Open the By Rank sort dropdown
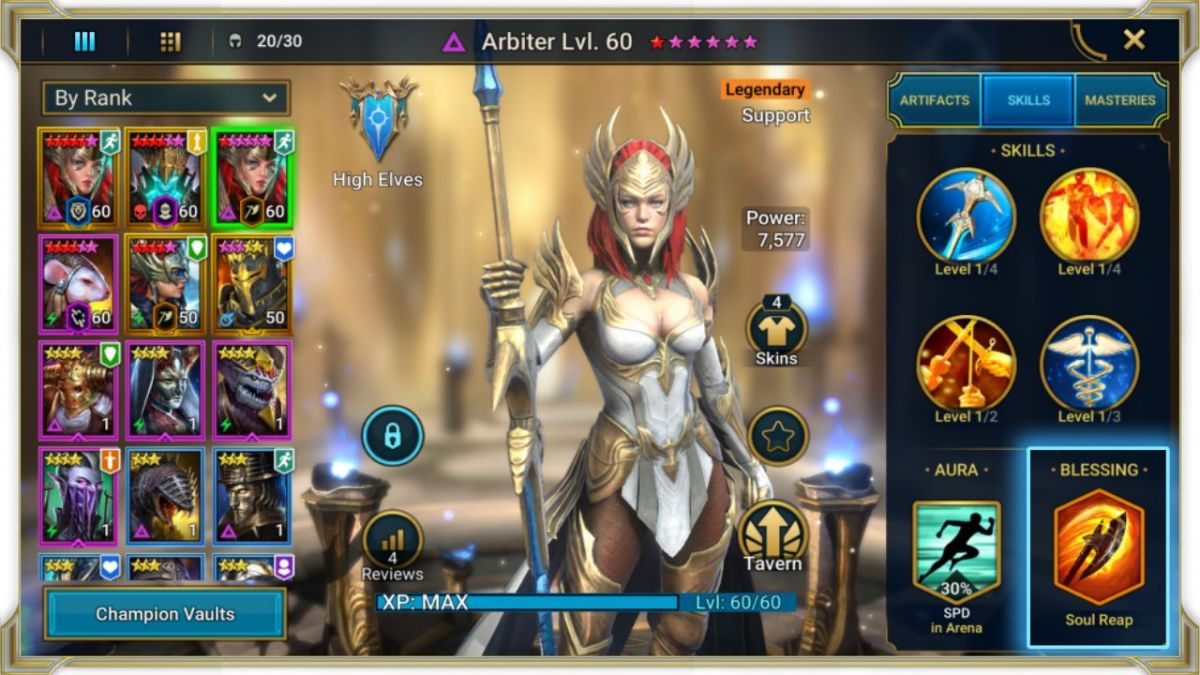The image size is (1200, 675). [166, 98]
